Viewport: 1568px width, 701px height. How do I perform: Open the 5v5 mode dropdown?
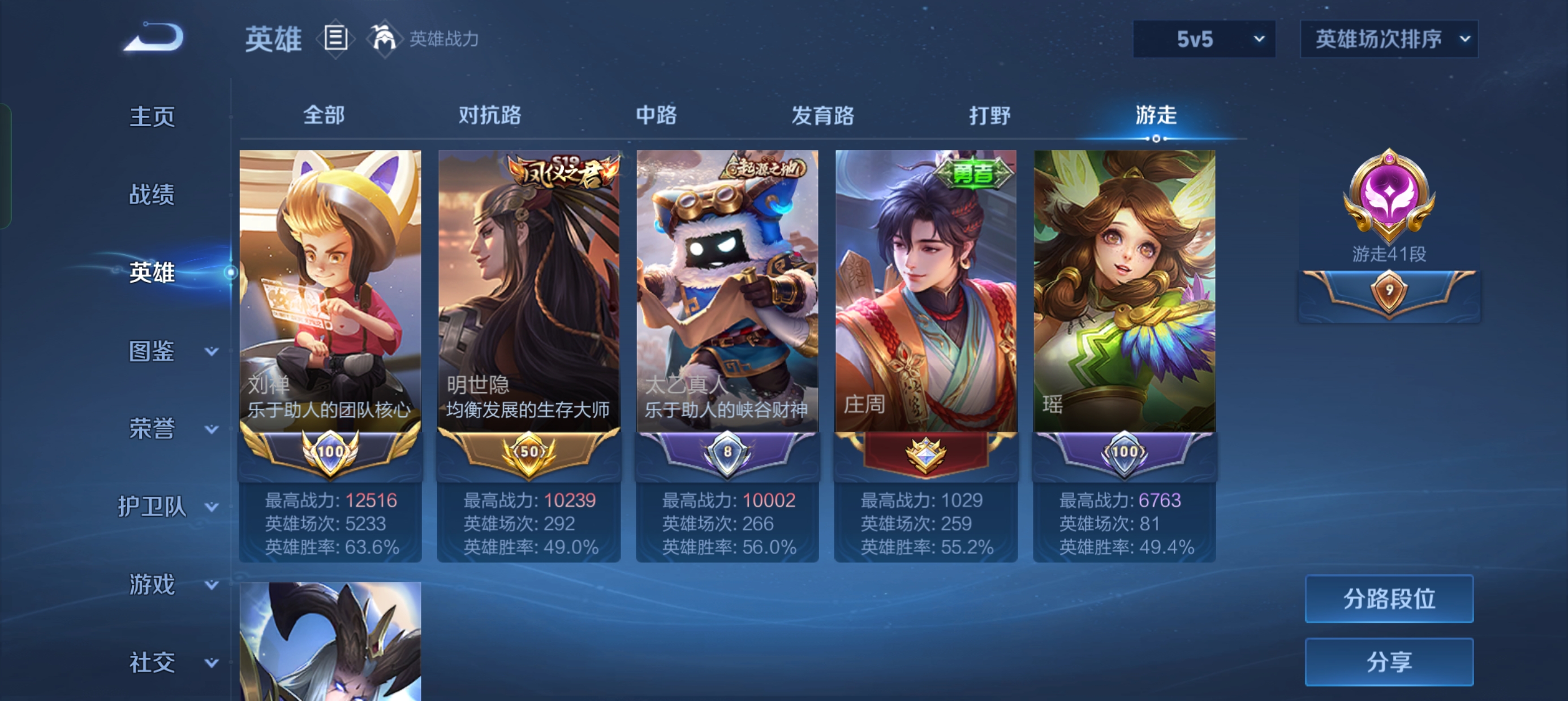coord(1203,40)
